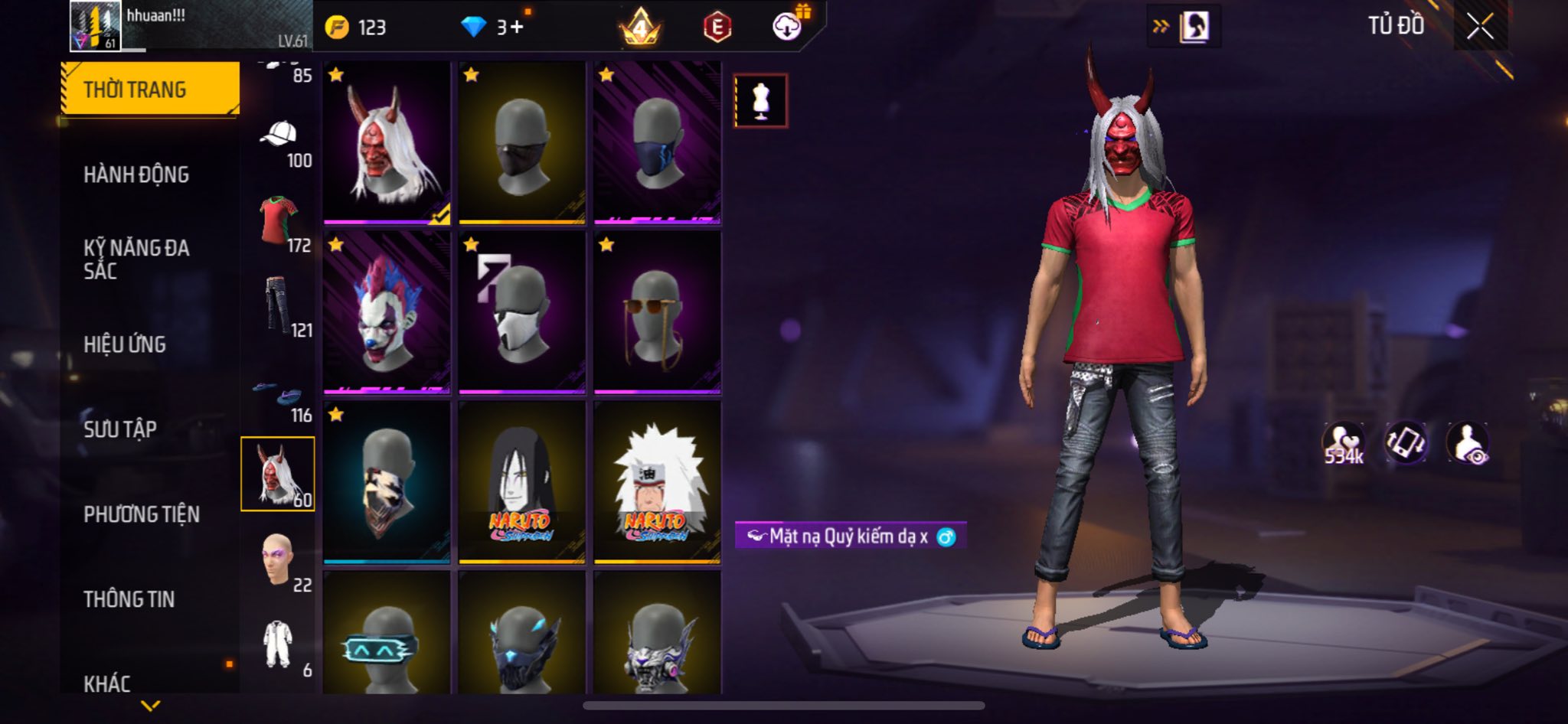
Task: Close the Tủ Đồ wardrobe screen
Action: coord(1480,27)
